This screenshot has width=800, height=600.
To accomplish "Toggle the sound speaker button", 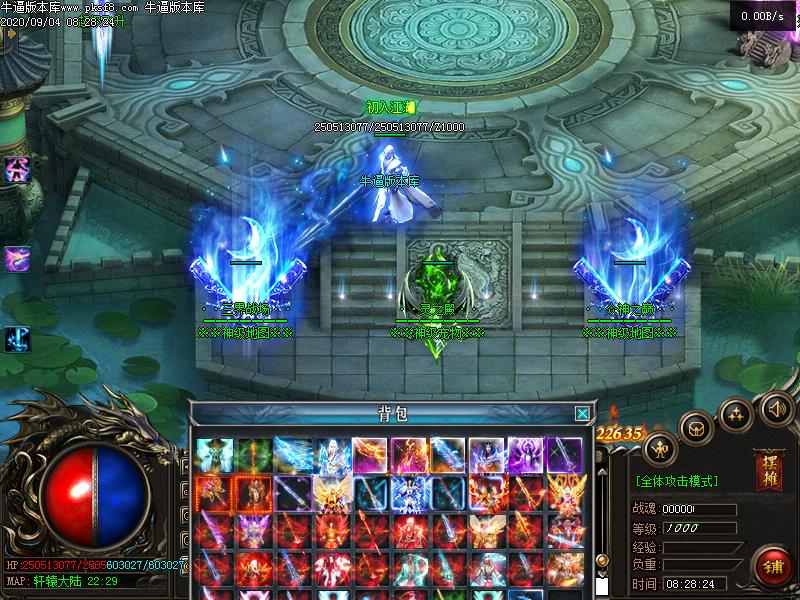I will coord(777,407).
